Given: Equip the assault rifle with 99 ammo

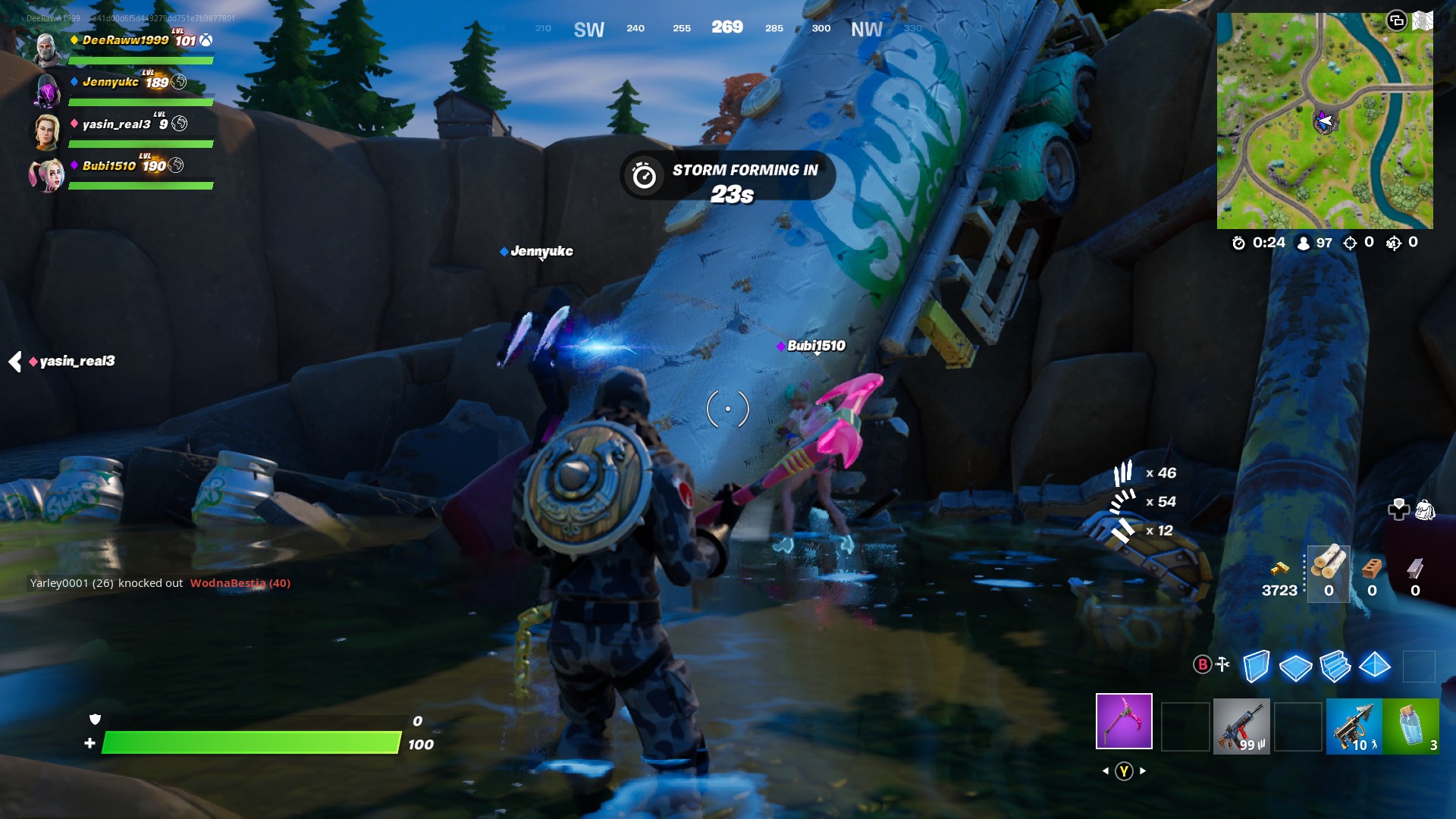Looking at the screenshot, I should (x=1241, y=726).
